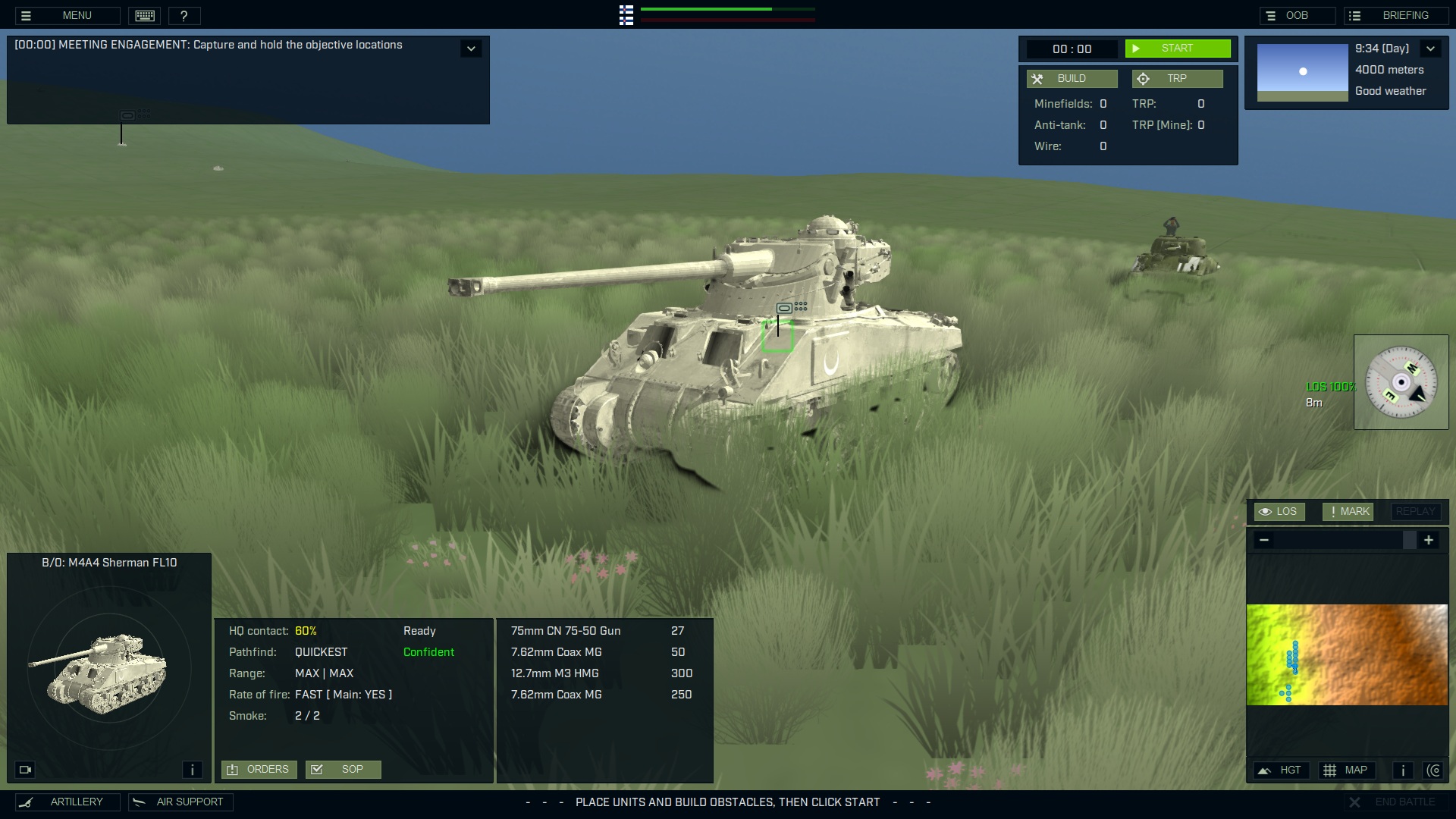Click the AIR SUPPORT aircraft icon

pos(138,802)
